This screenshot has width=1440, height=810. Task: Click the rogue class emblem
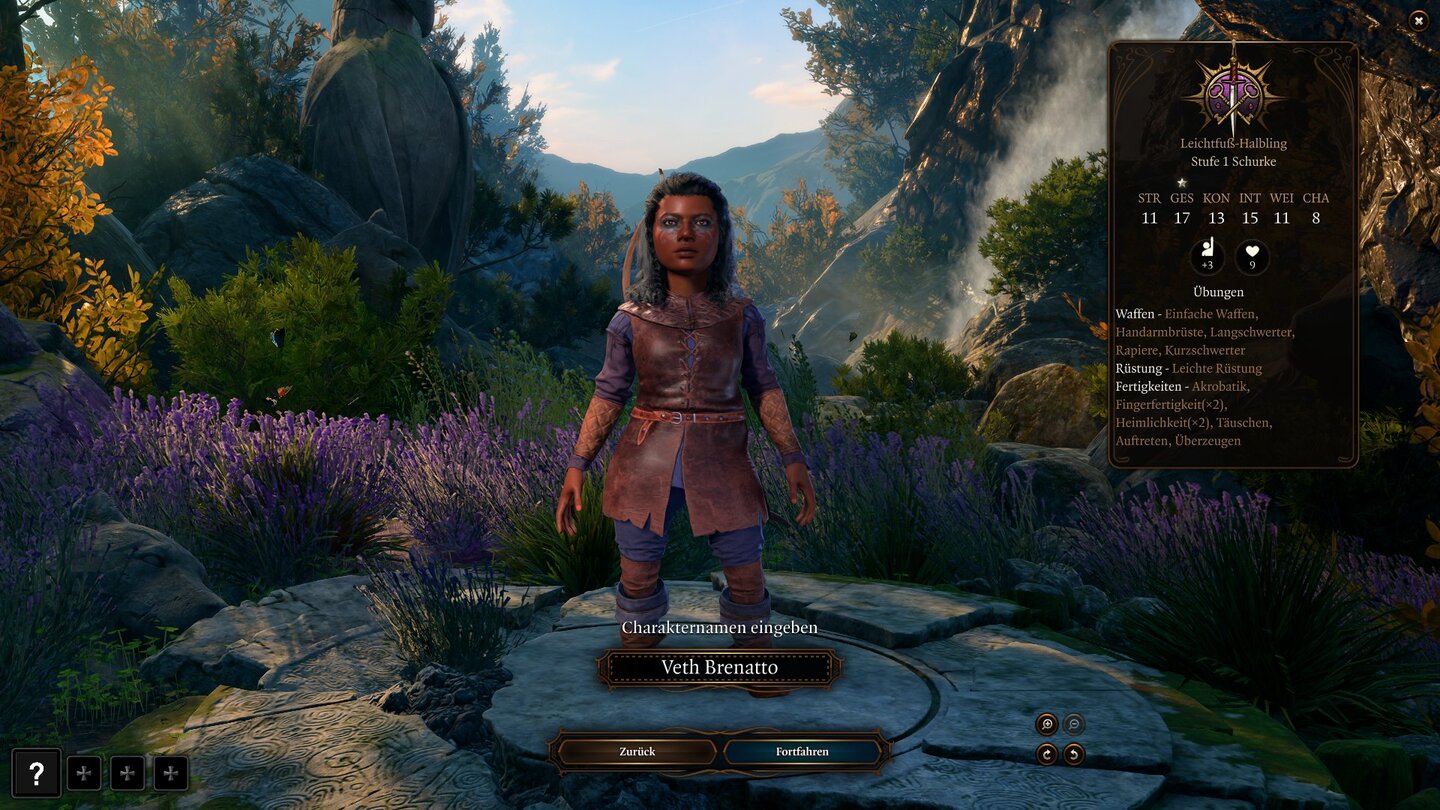[x=1232, y=95]
